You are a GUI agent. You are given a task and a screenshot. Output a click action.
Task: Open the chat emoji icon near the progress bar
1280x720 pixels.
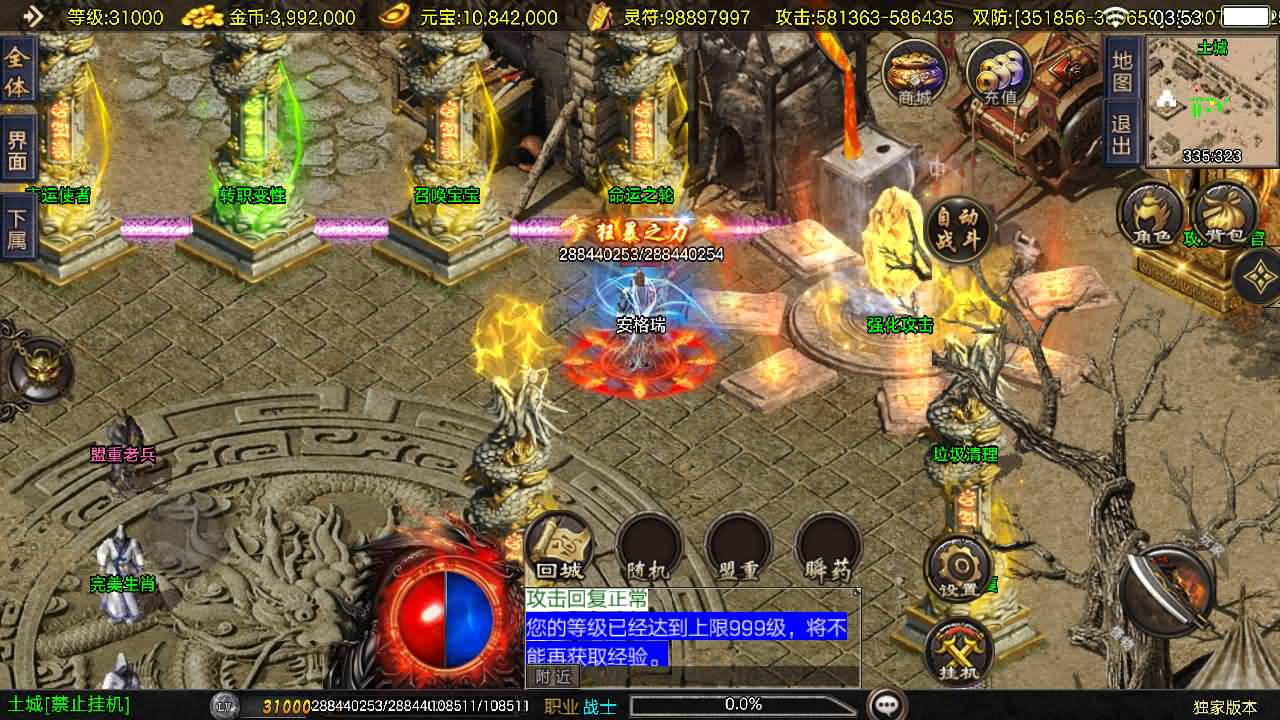coord(884,703)
